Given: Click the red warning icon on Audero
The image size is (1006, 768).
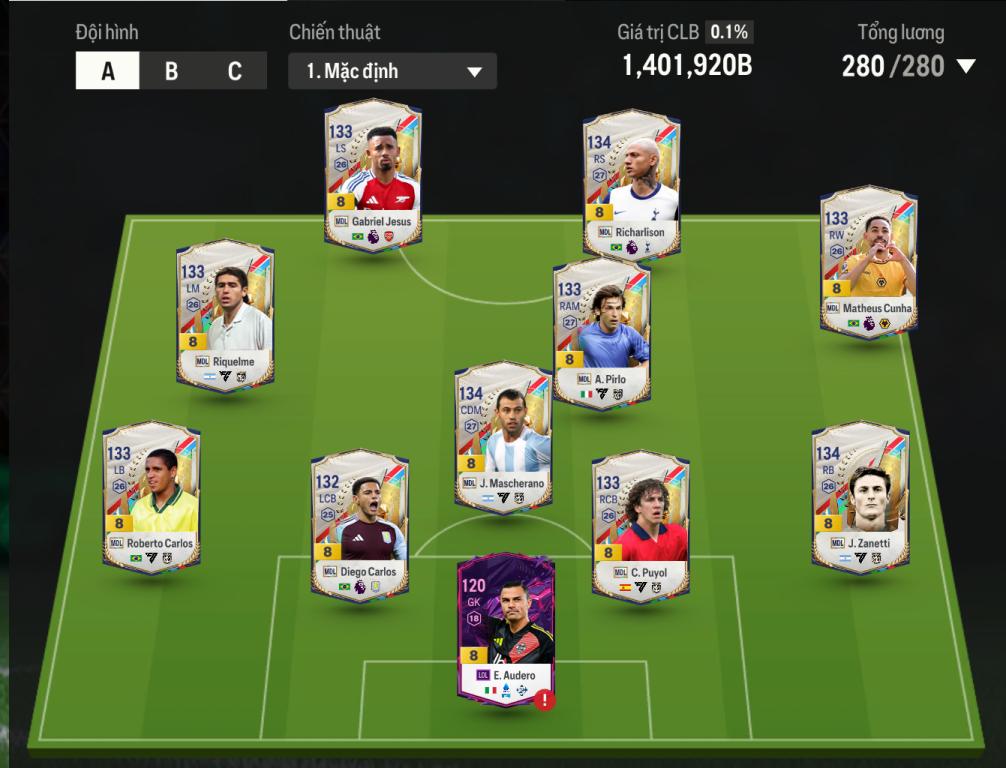Looking at the screenshot, I should (544, 700).
